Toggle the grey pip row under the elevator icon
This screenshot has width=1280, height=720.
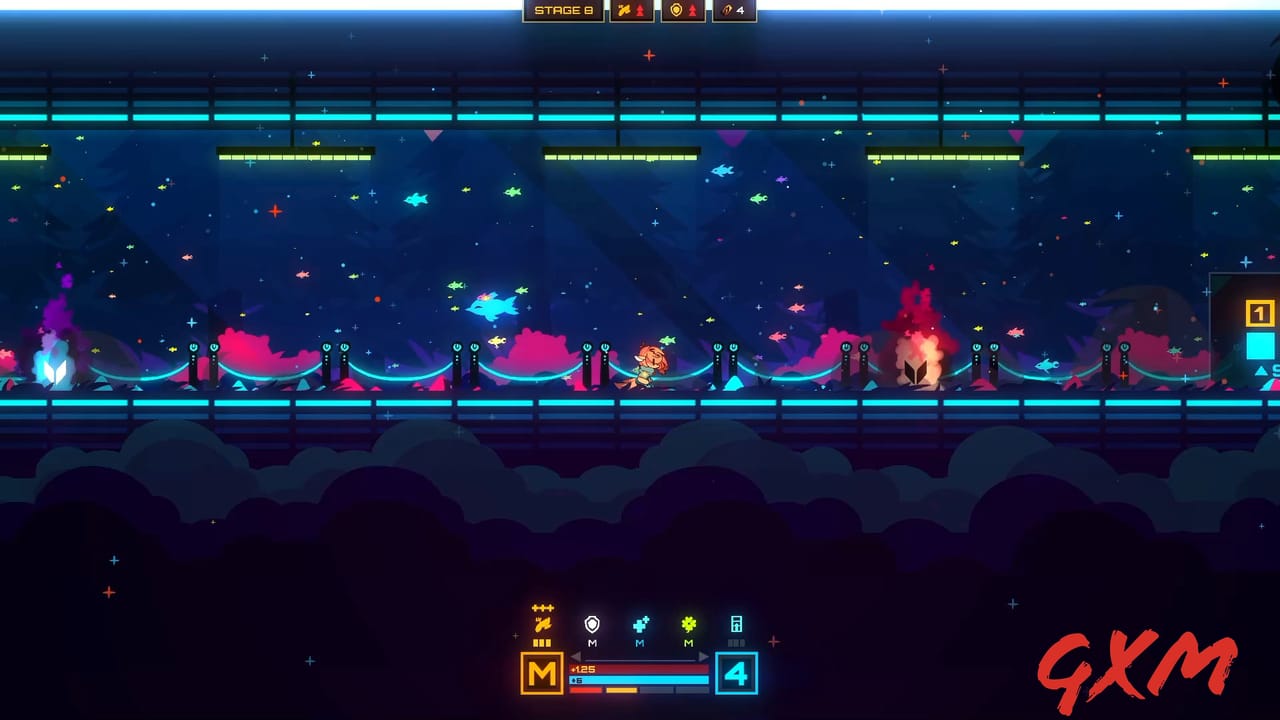pyautogui.click(x=736, y=642)
